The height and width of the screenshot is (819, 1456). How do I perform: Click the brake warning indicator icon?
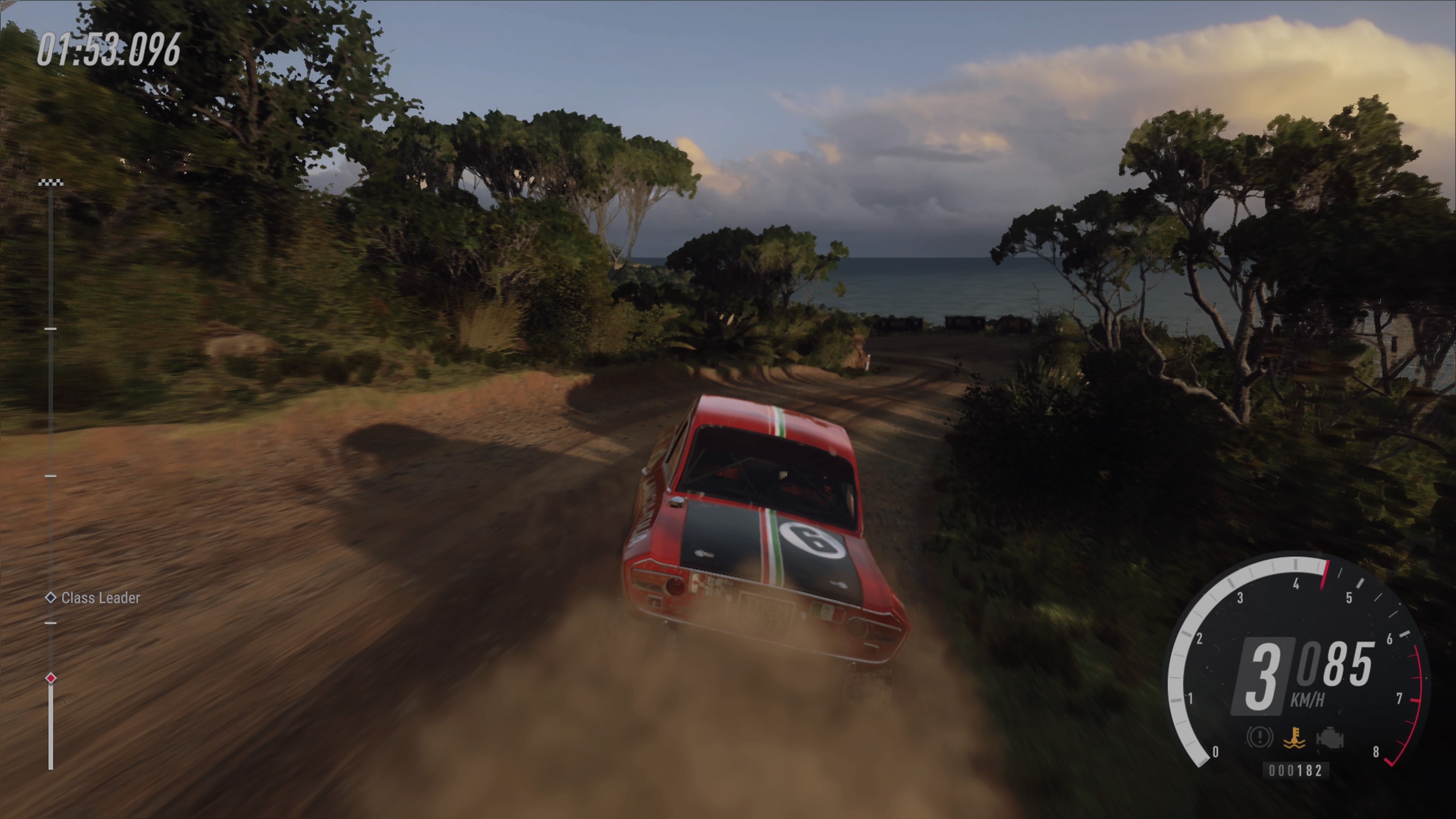[1259, 737]
